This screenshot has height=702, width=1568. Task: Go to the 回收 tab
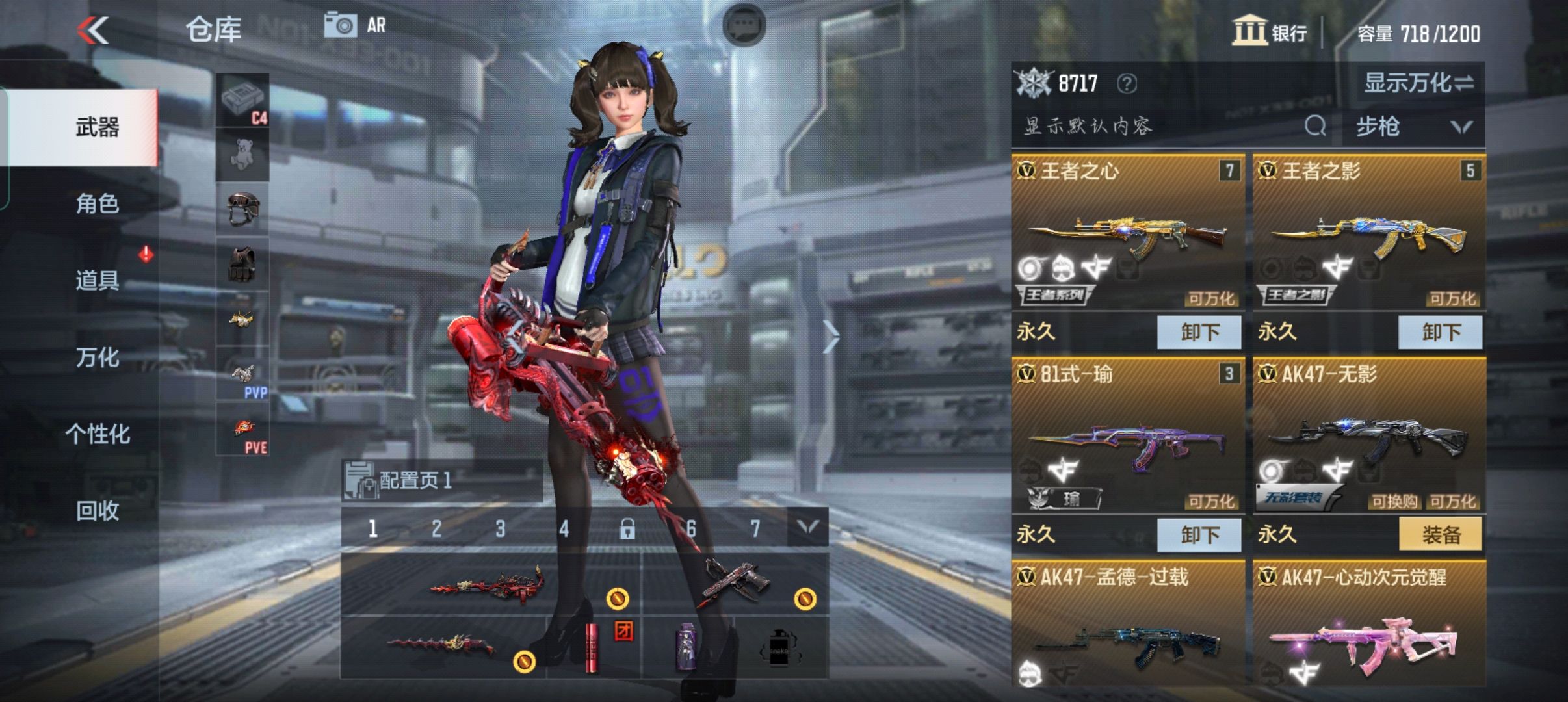tap(98, 511)
